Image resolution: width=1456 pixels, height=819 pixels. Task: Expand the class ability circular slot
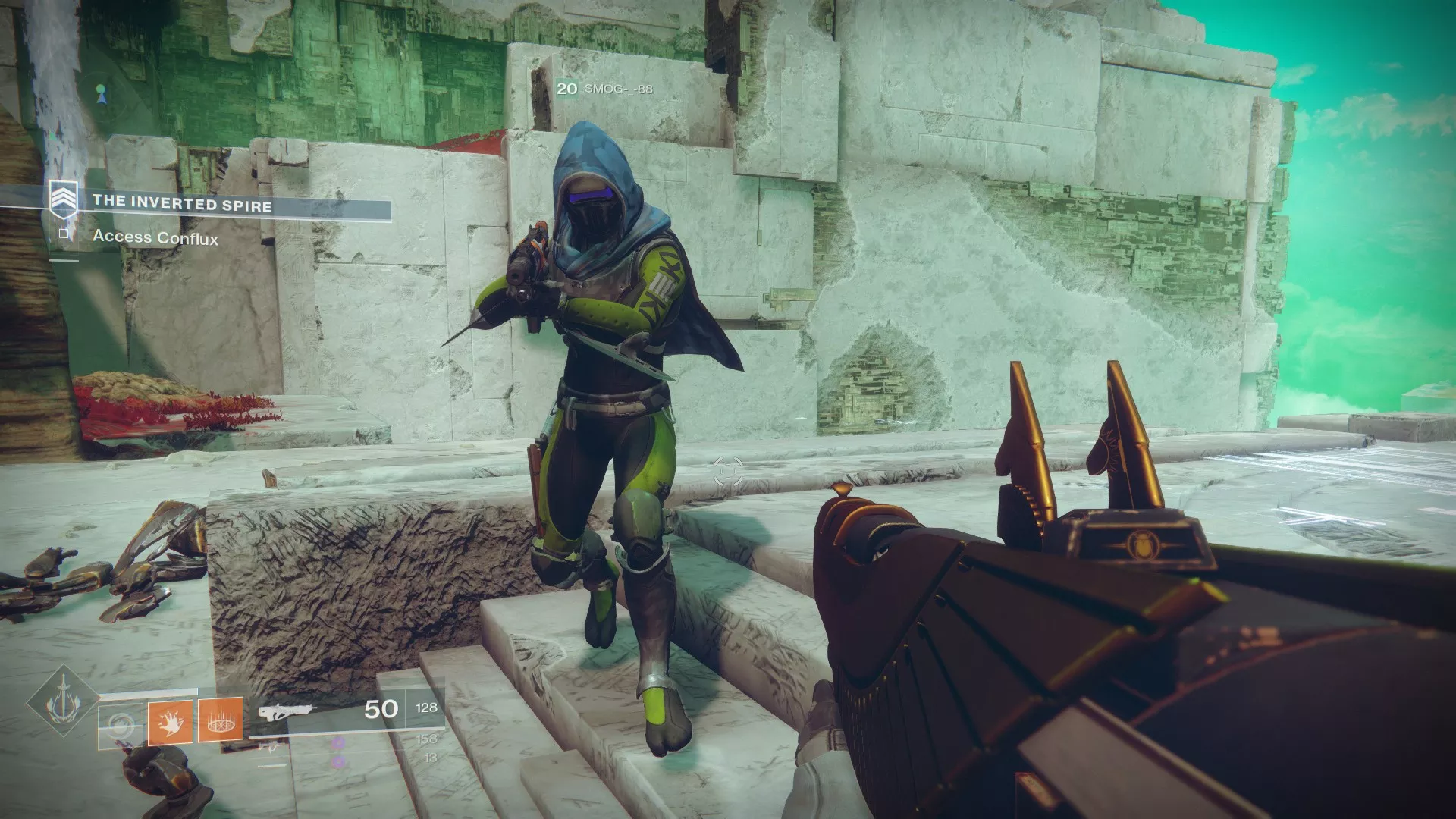tap(121, 724)
